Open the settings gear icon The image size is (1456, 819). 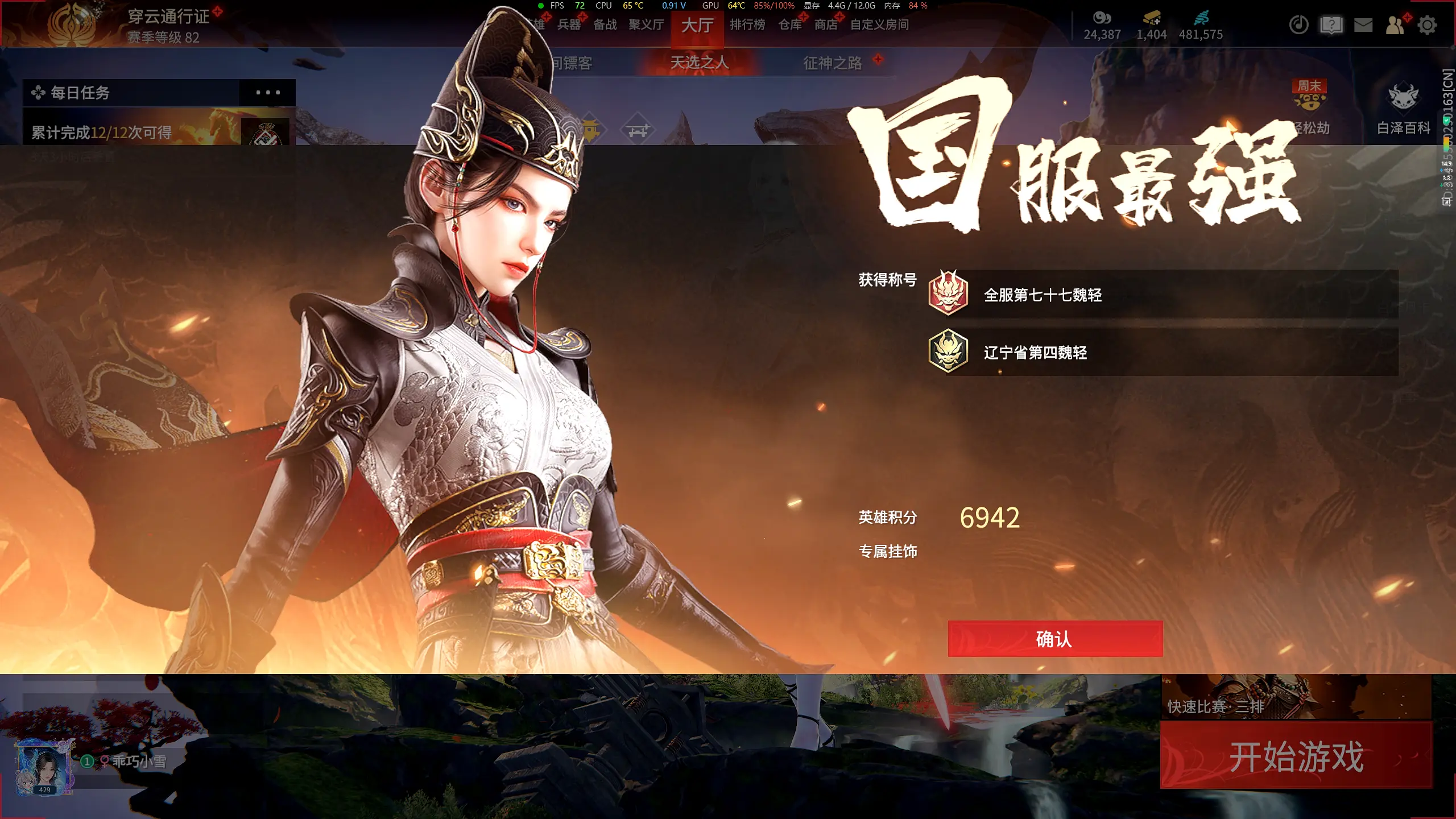point(1426,24)
